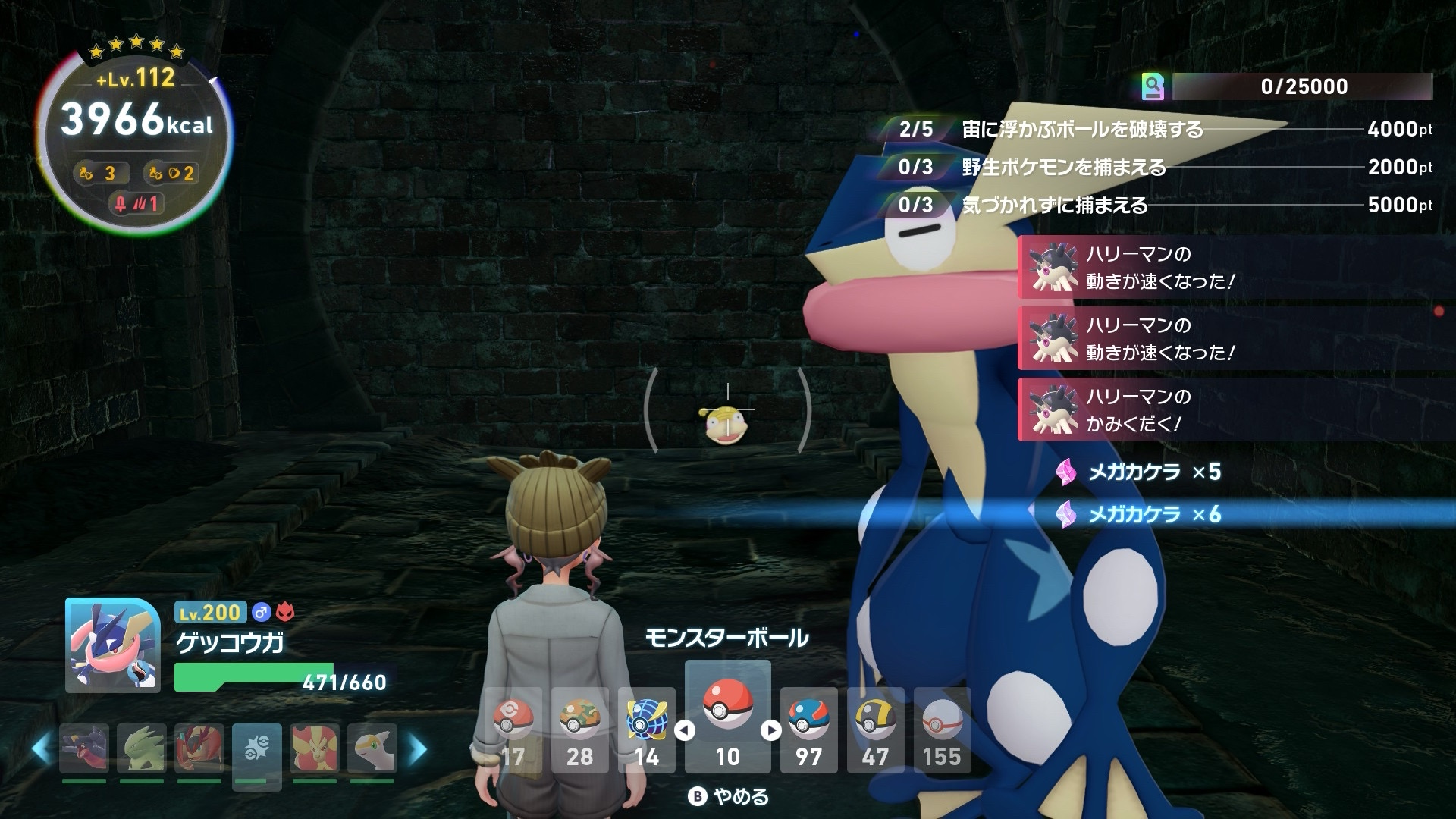Open the research points icon by 0/25000
Screen dimensions: 1456x819
[x=1153, y=87]
